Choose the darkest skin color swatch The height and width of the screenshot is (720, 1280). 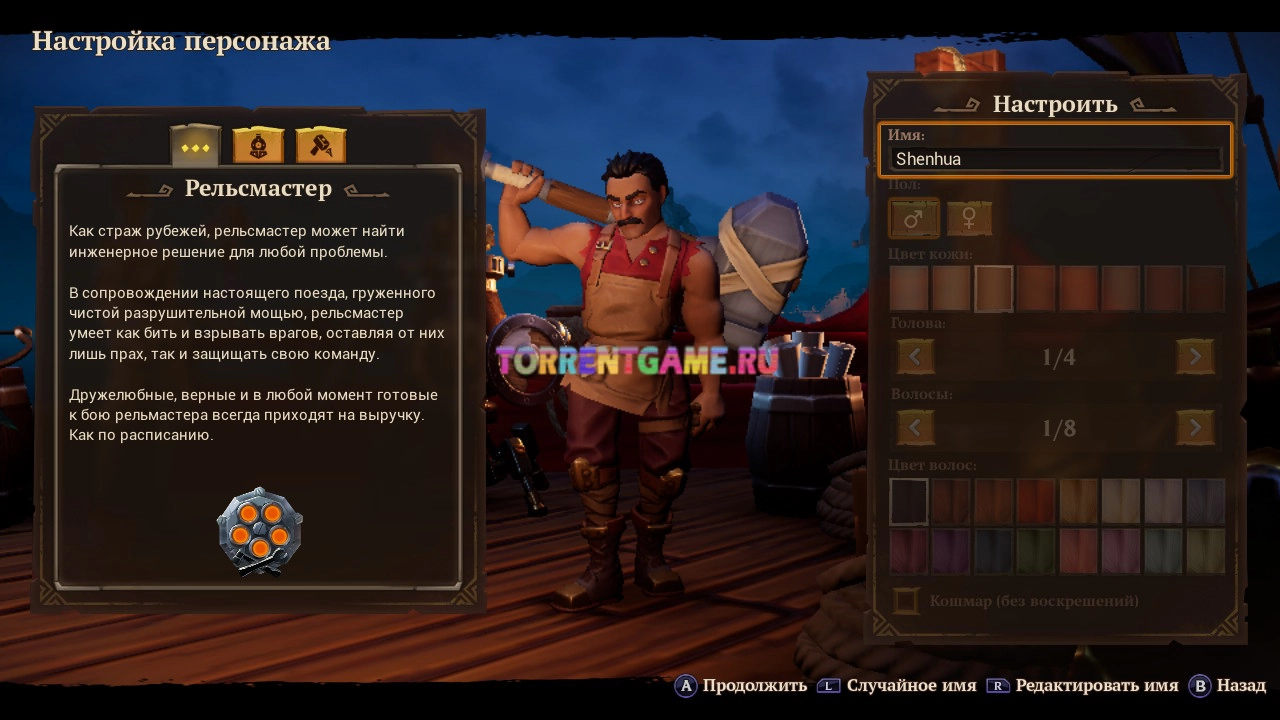point(1205,289)
